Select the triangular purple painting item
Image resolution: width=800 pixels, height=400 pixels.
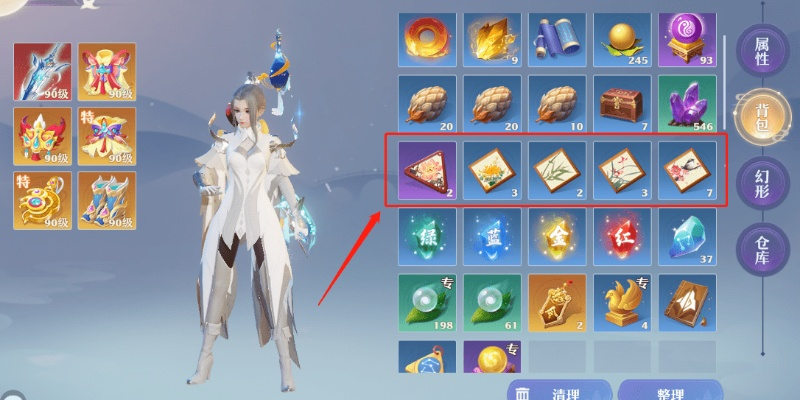coord(427,170)
